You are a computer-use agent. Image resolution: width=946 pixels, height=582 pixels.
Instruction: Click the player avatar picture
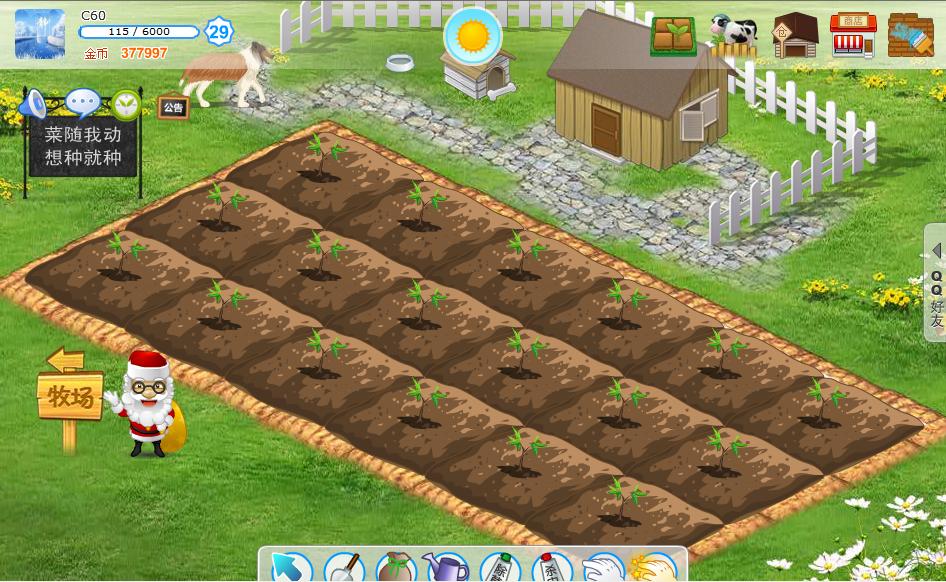[40, 35]
